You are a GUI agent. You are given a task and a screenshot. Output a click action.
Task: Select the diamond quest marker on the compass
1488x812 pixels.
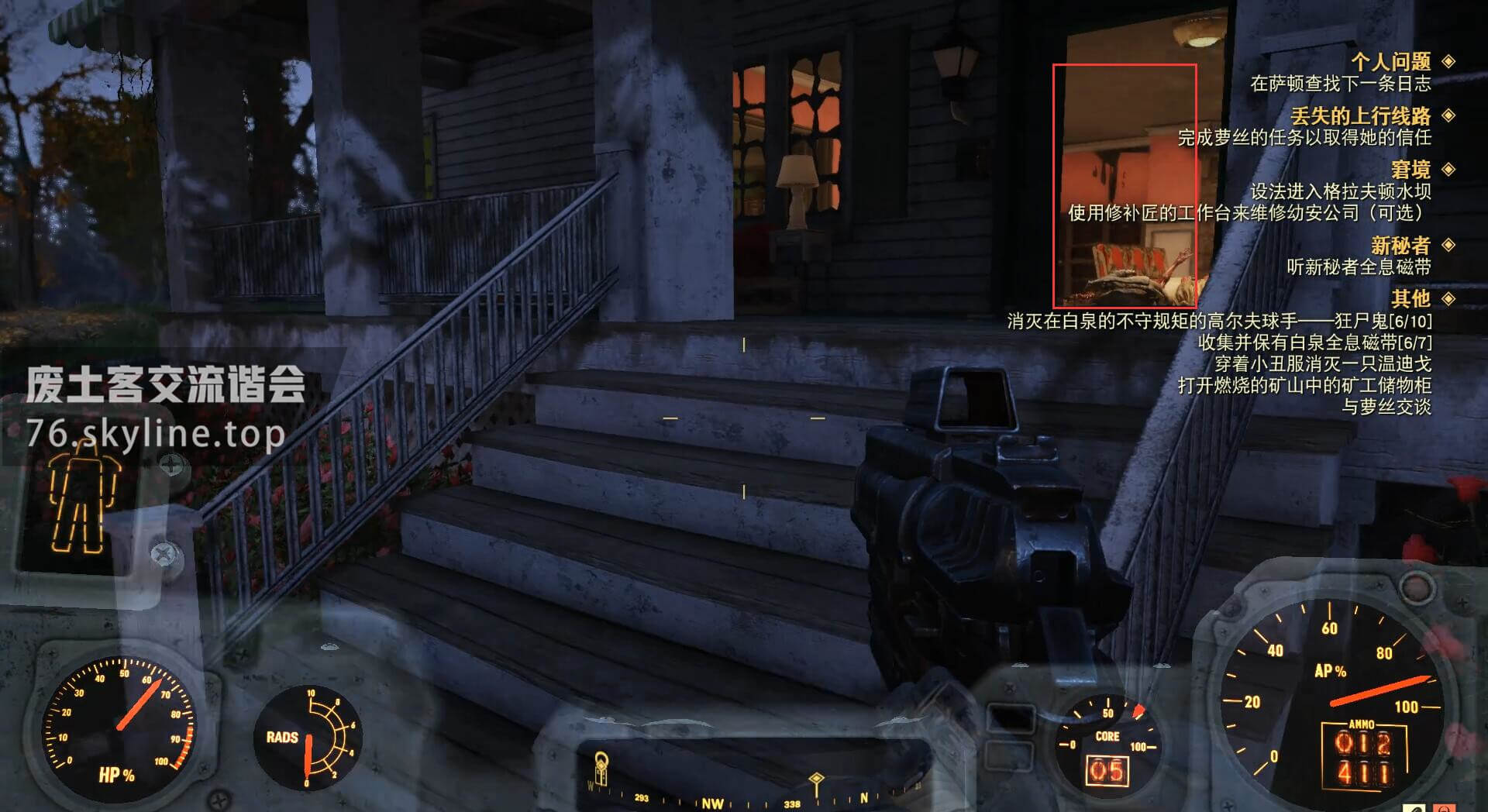(x=815, y=779)
